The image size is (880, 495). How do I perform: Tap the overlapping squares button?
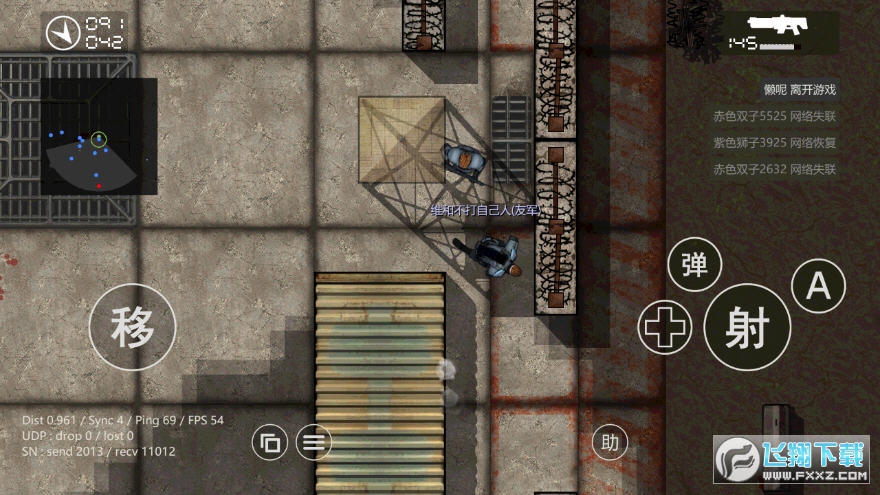[269, 442]
